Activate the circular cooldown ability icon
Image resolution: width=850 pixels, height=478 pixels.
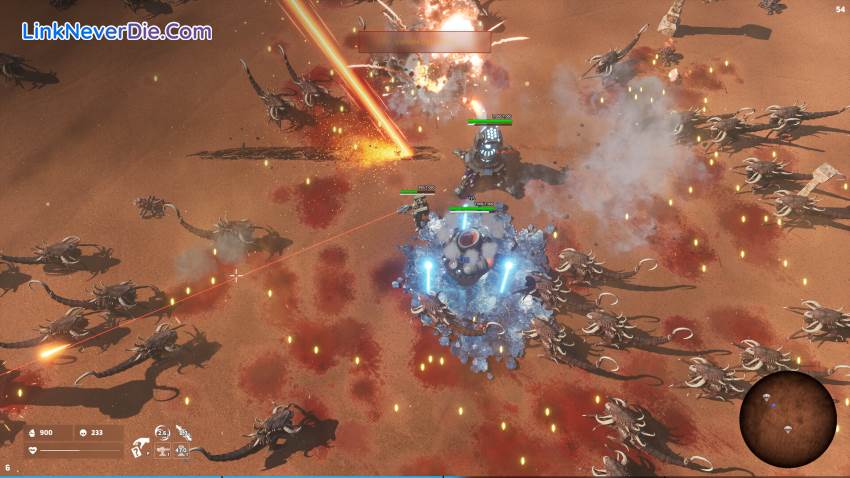162,432
